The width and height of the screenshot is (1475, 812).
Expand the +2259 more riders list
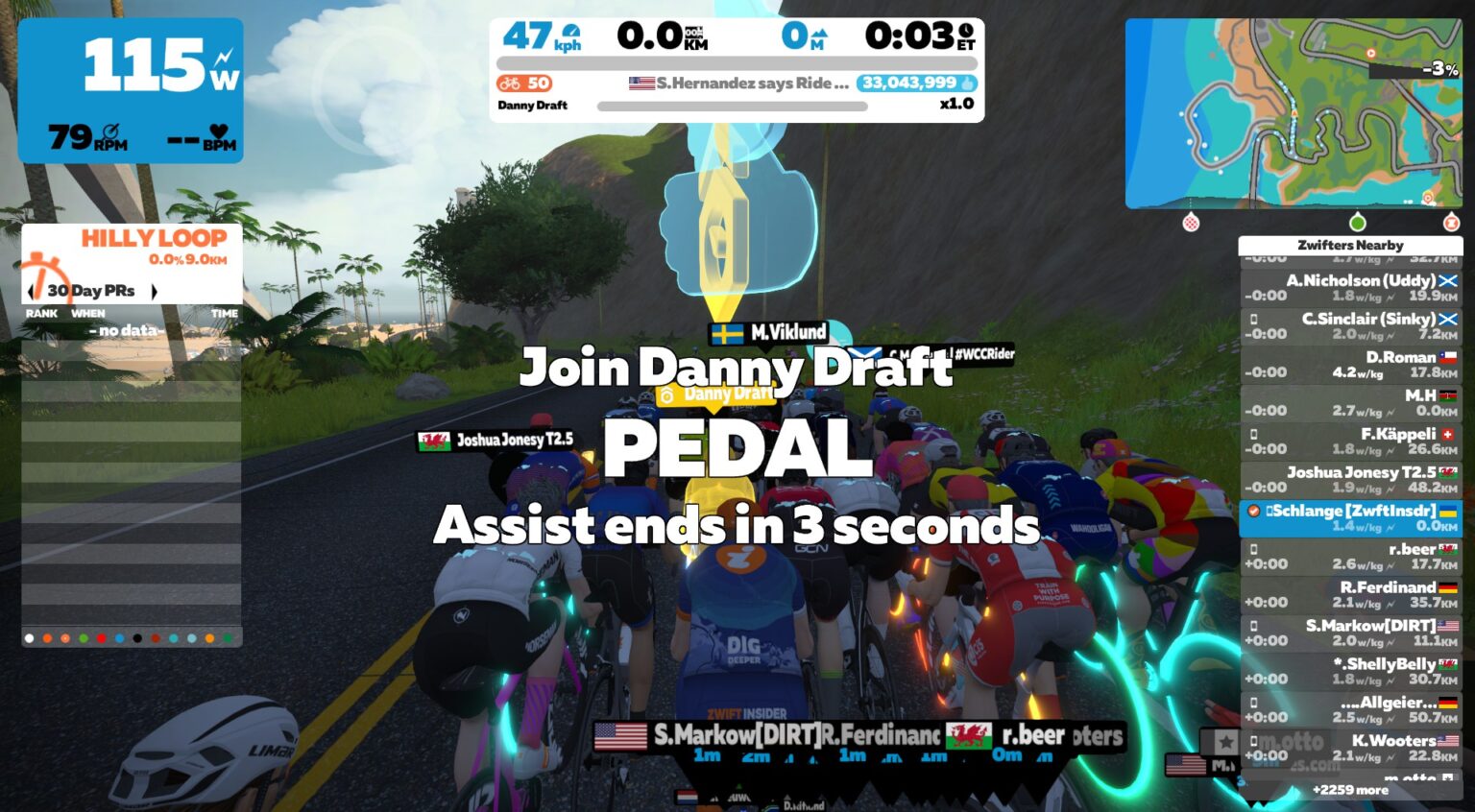pyautogui.click(x=1350, y=790)
